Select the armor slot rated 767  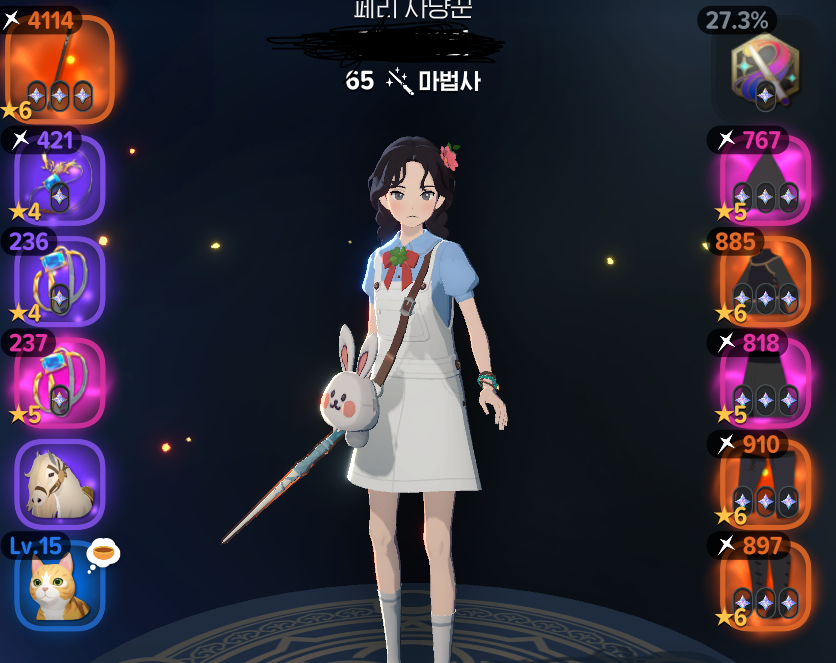[x=765, y=182]
